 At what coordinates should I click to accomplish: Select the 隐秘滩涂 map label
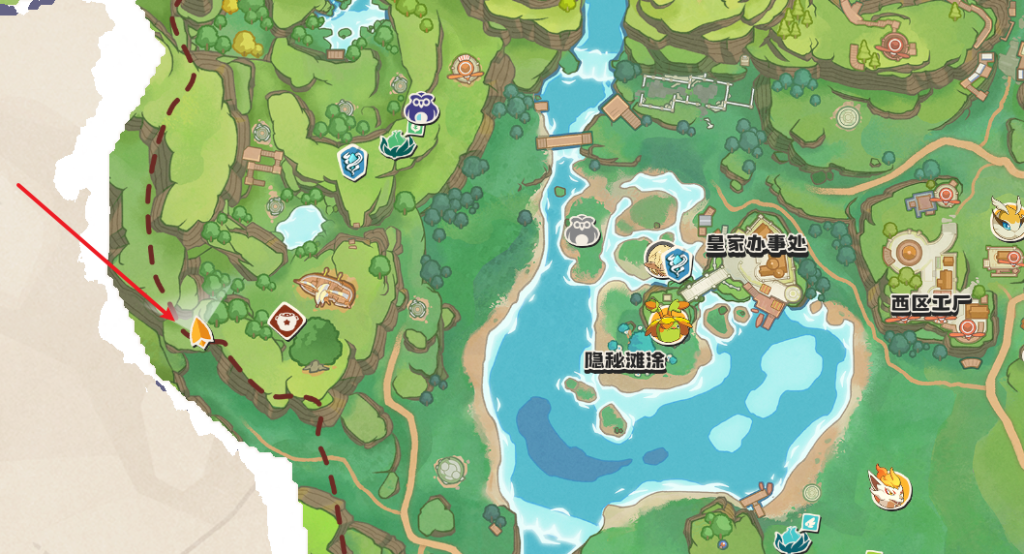(x=626, y=361)
